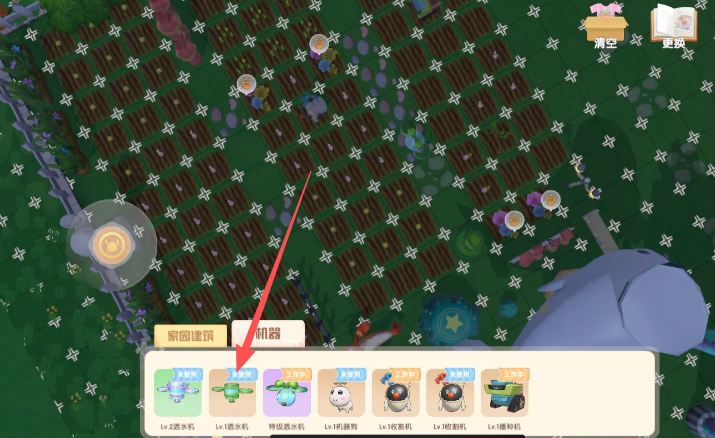Select the Lv.1 机器狗 robot dog
The width and height of the screenshot is (715, 438).
pyautogui.click(x=341, y=393)
